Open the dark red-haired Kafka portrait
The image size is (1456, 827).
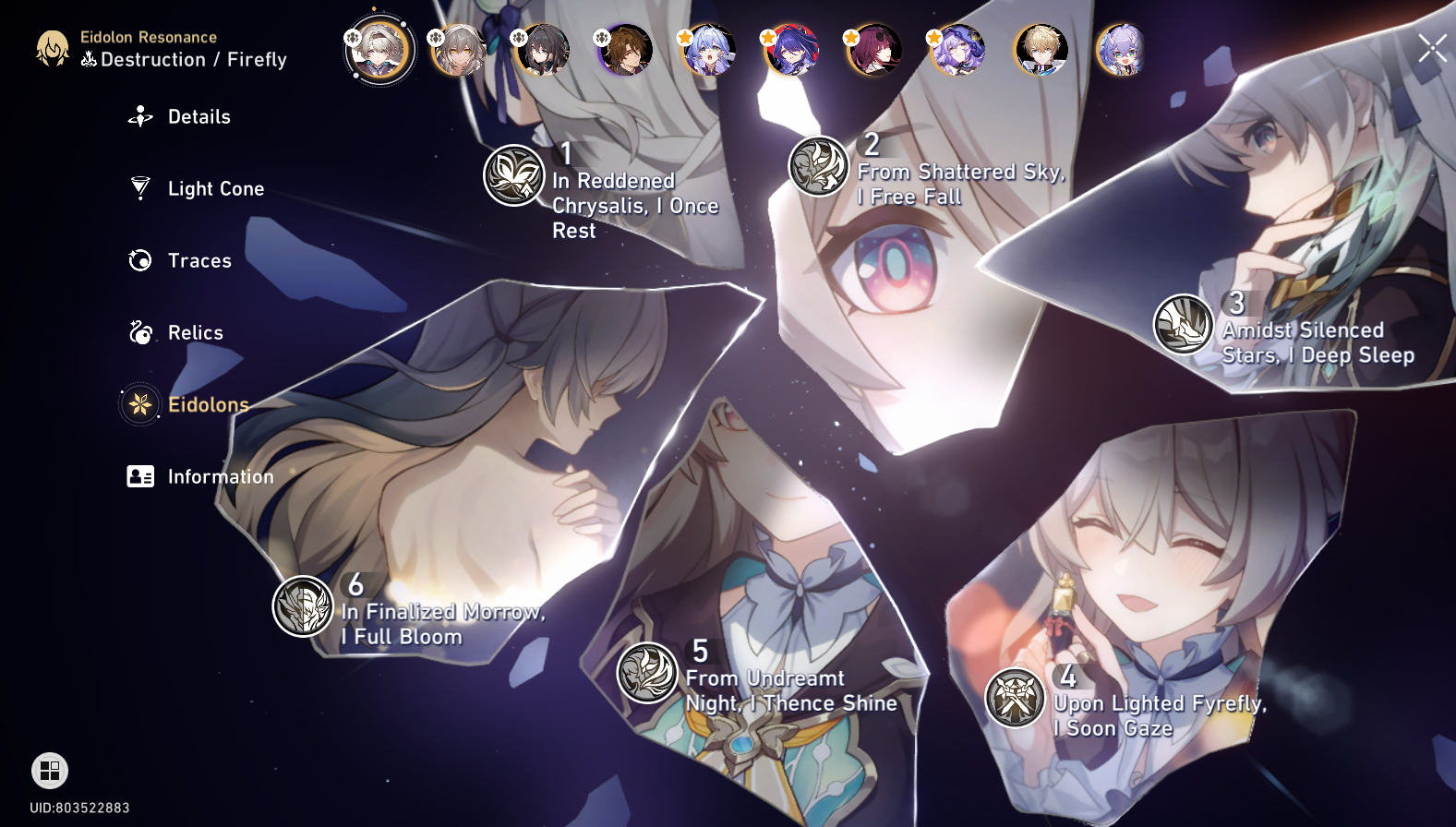pos(872,49)
